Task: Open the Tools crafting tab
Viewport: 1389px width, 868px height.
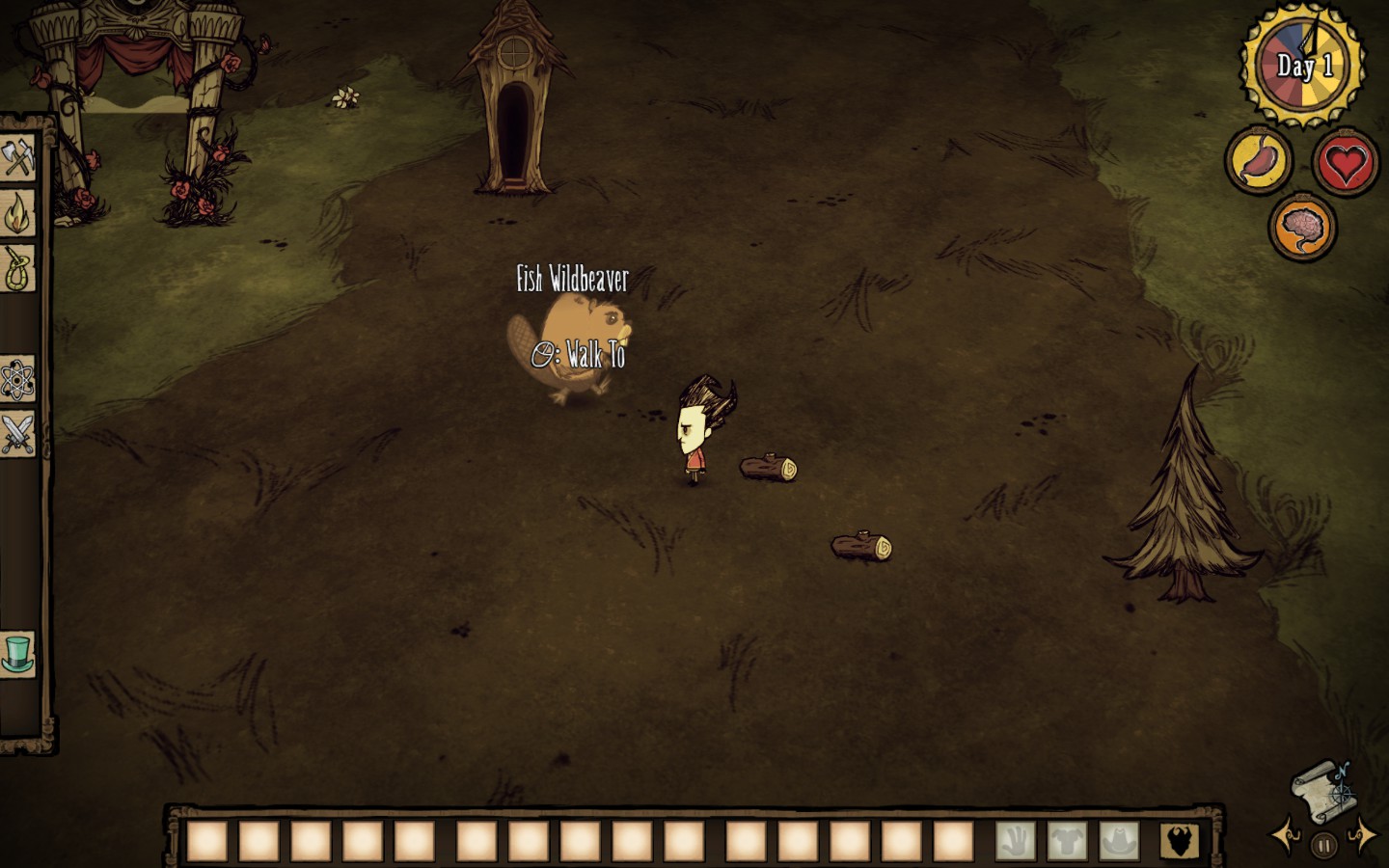Action: point(17,157)
